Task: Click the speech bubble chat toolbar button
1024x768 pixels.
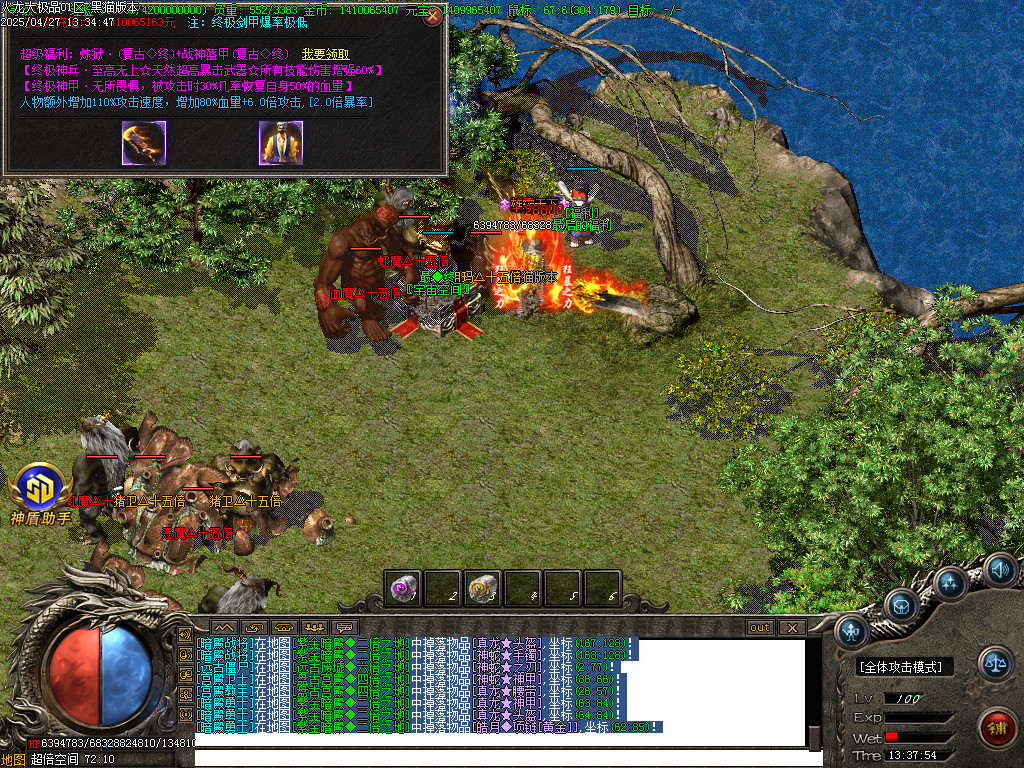Action: tap(347, 628)
